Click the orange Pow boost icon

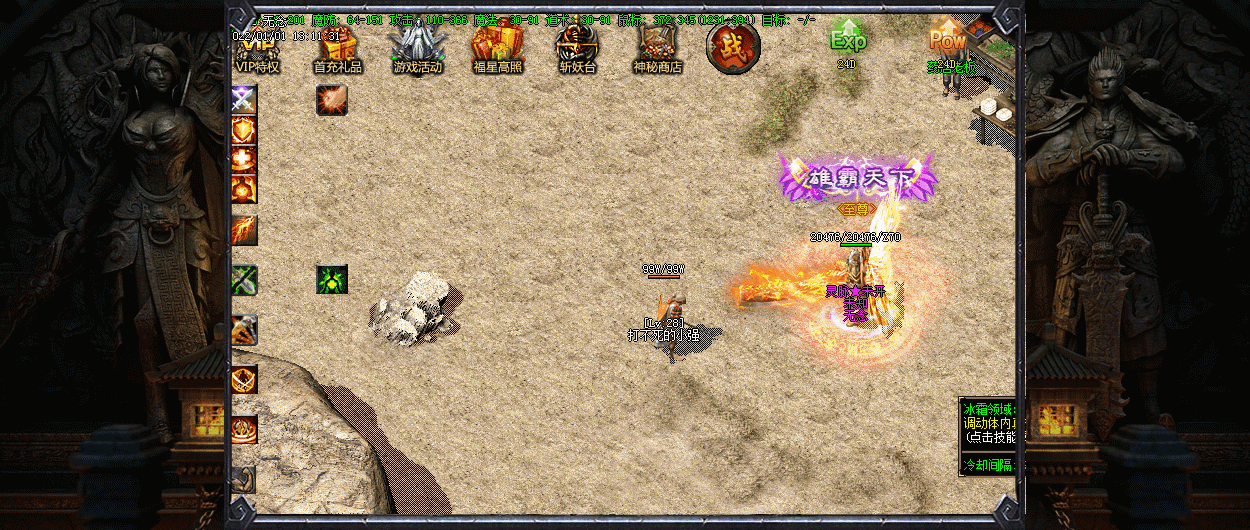(x=946, y=40)
